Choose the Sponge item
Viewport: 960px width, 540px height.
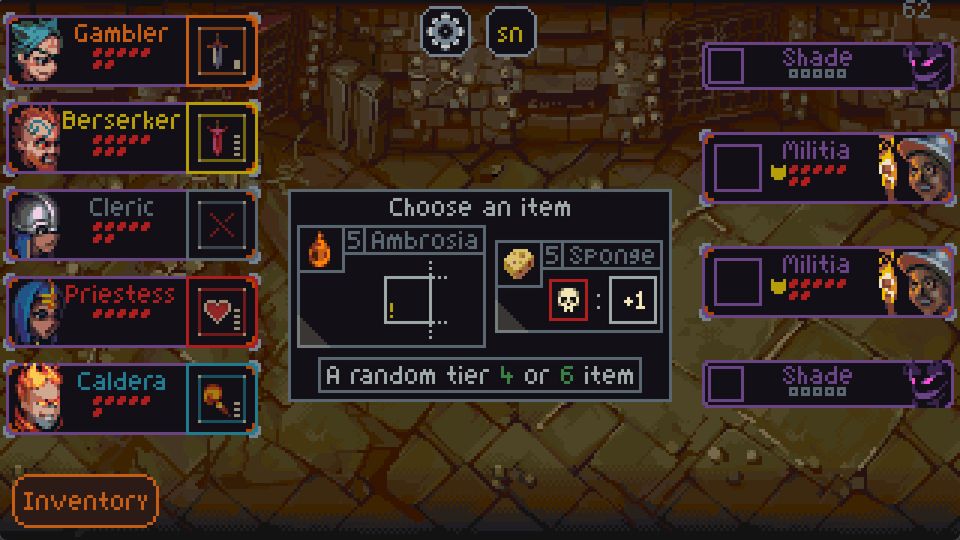pos(579,286)
